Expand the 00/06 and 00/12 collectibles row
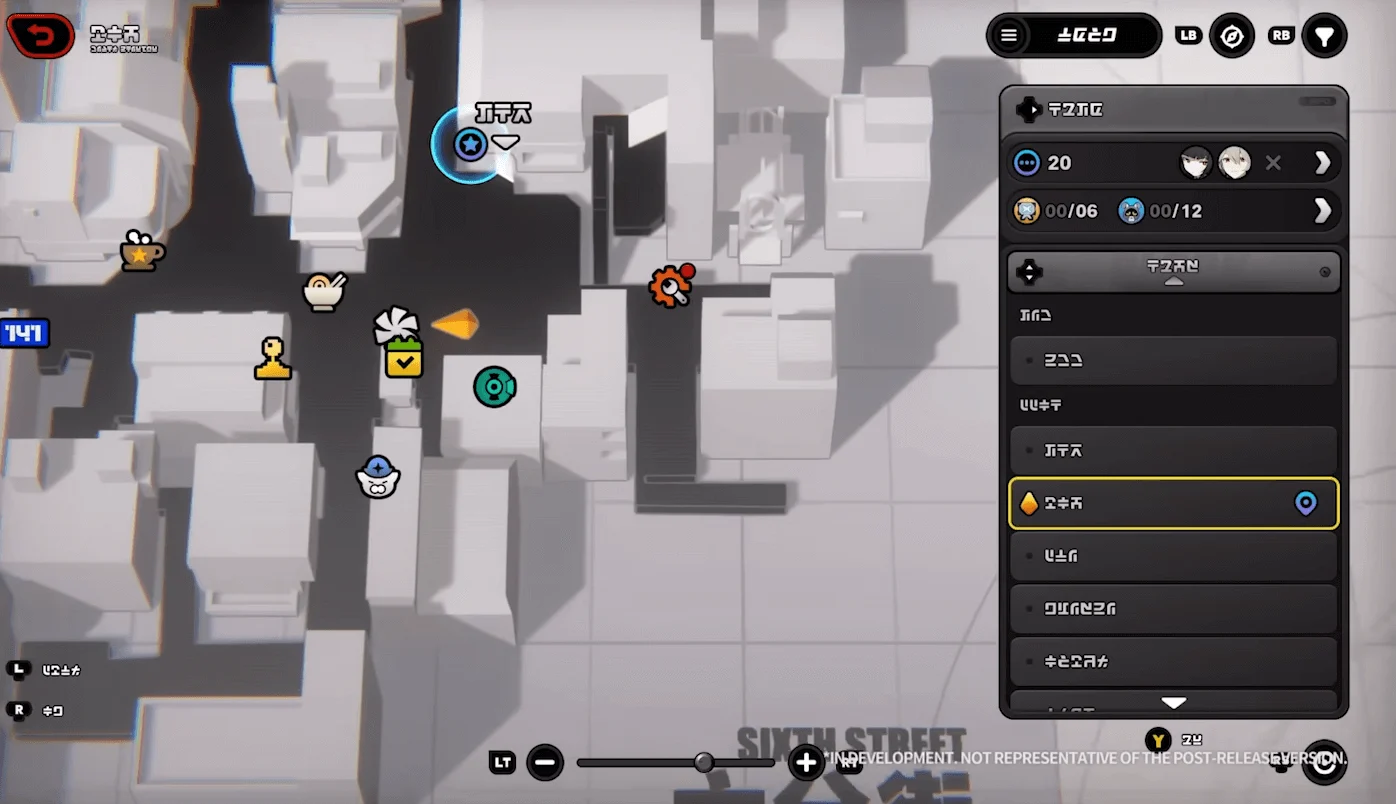Viewport: 1396px width, 804px height. (1322, 210)
